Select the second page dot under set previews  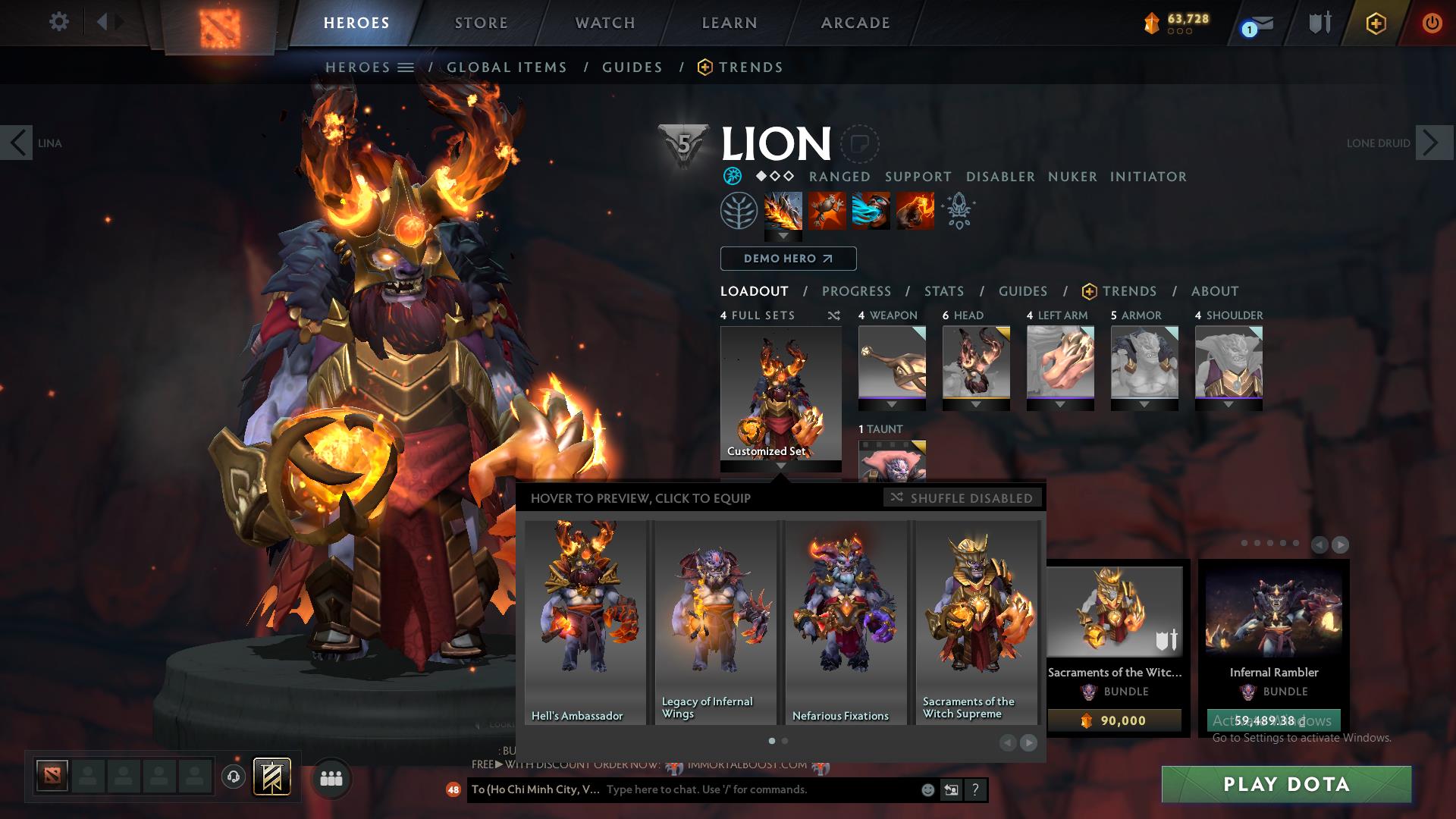[x=785, y=741]
